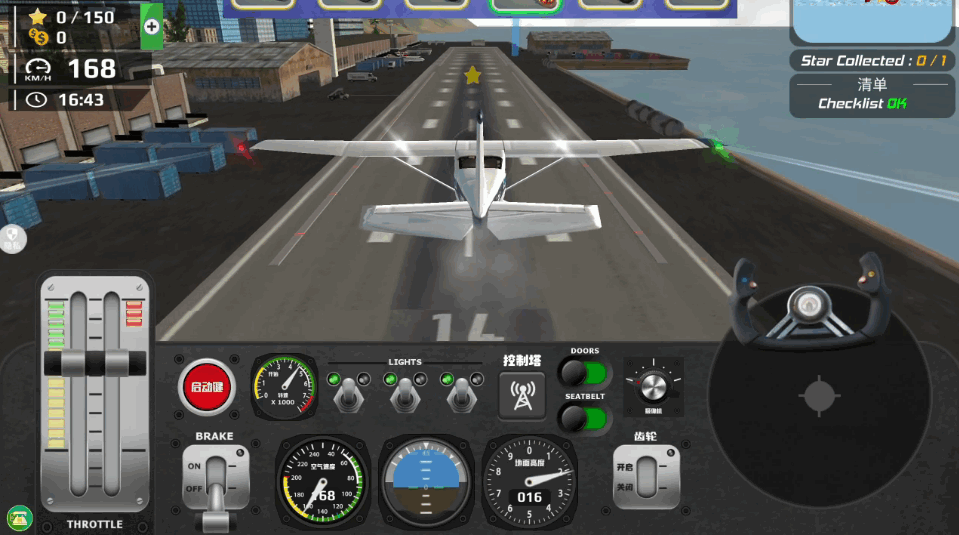Toggle the SEATBELT switch

(x=585, y=418)
